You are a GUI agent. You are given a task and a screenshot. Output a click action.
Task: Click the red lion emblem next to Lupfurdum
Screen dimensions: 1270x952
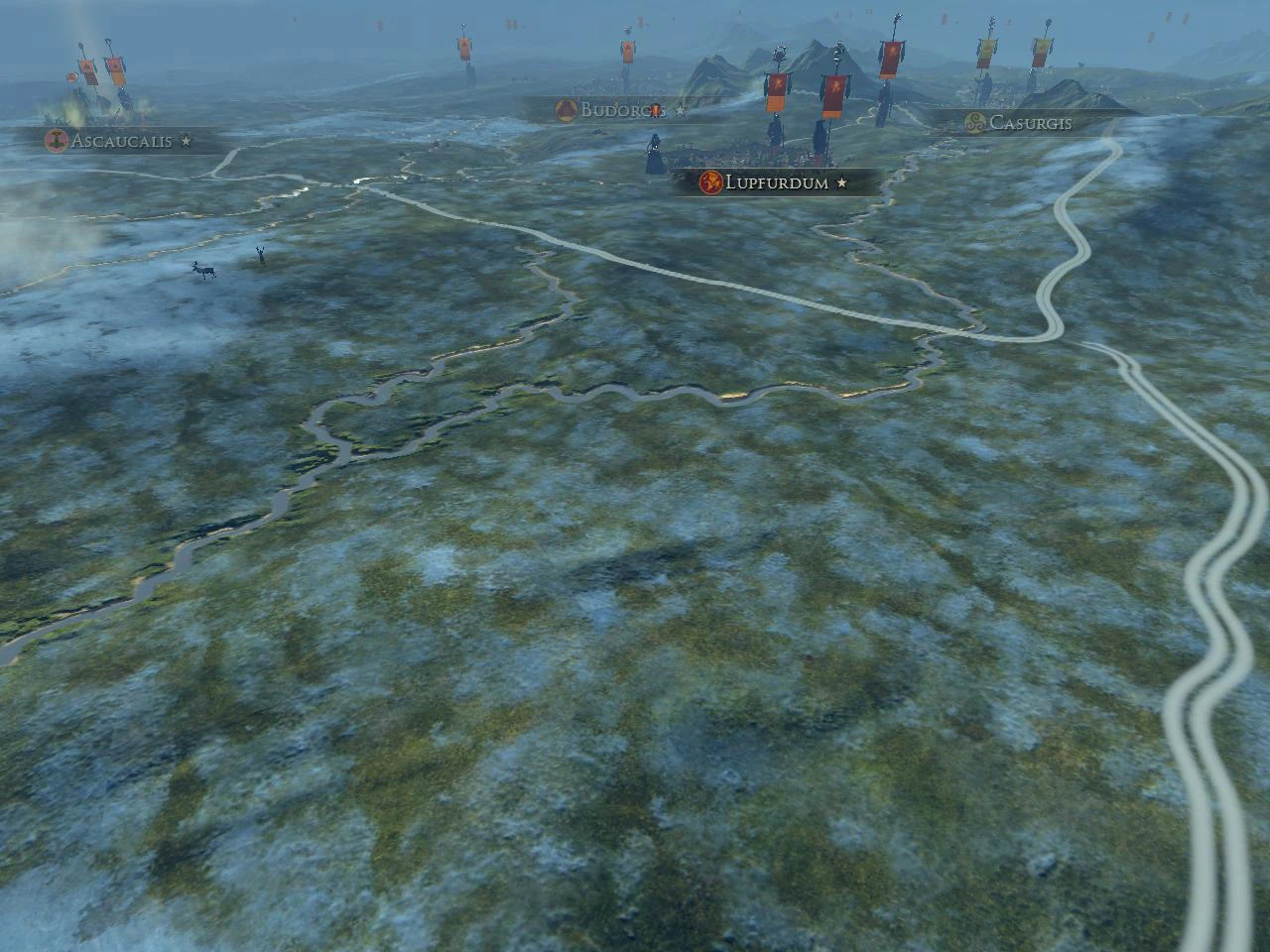click(711, 183)
